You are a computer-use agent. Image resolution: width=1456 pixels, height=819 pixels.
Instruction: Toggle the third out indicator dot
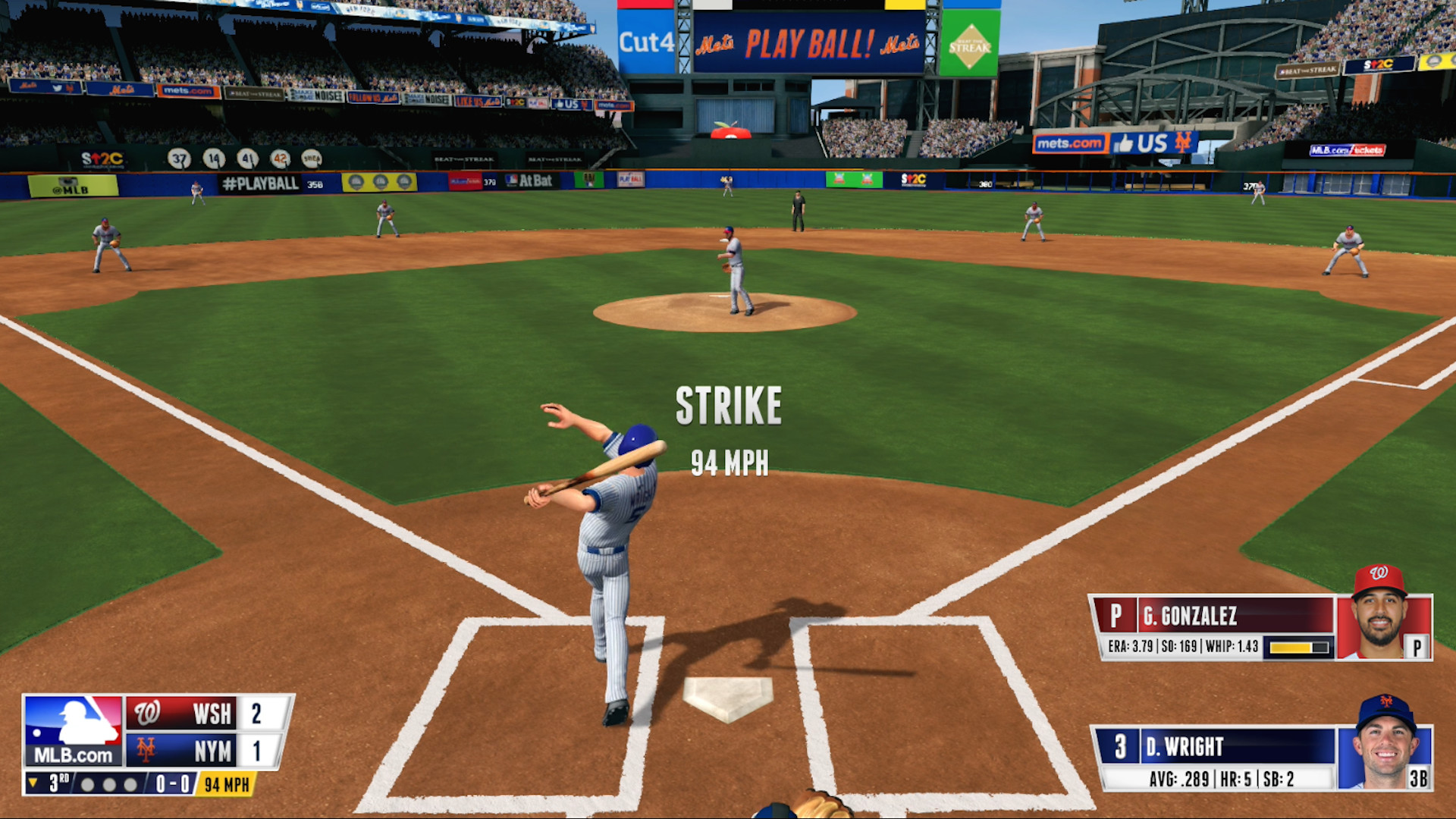coord(129,784)
